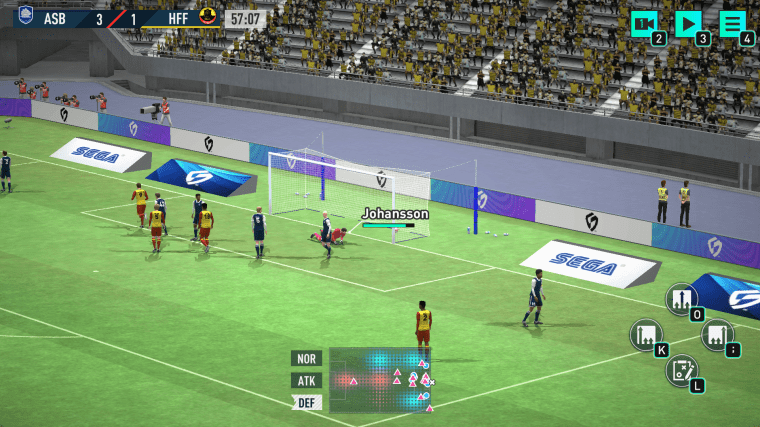Open the tactics clipboard icon
The height and width of the screenshot is (427, 760).
681,369
